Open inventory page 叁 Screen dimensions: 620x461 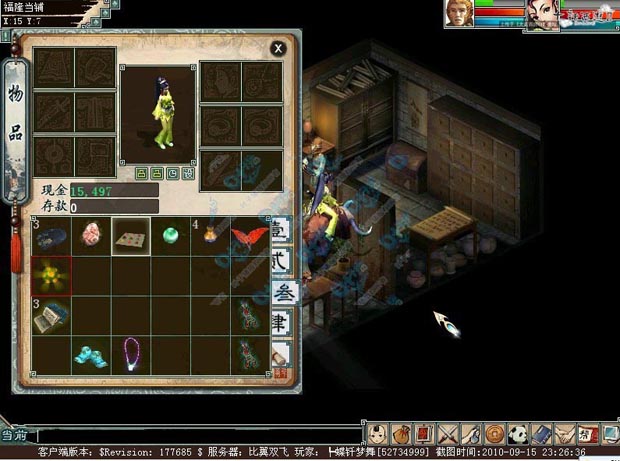[x=281, y=295]
